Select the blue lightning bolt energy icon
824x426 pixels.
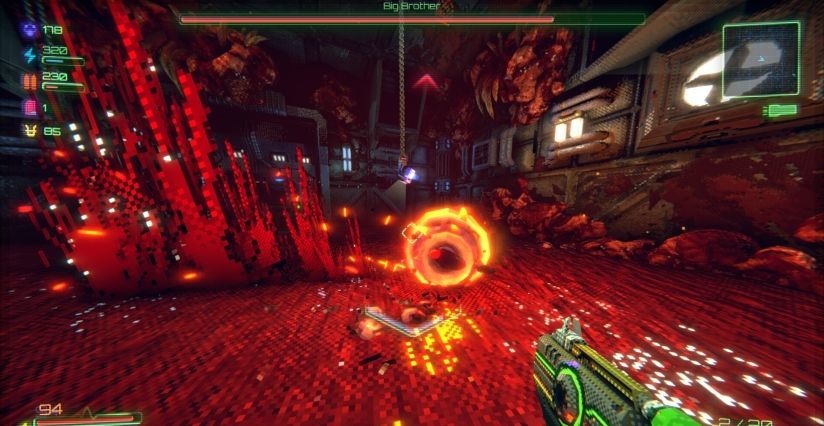tap(28, 54)
